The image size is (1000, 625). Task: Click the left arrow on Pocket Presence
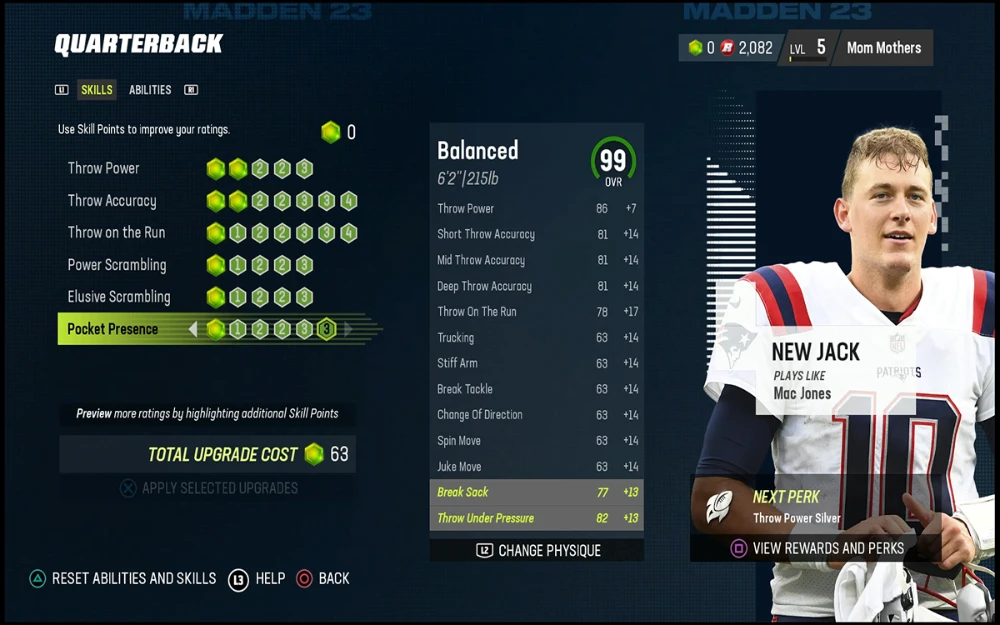tap(193, 329)
